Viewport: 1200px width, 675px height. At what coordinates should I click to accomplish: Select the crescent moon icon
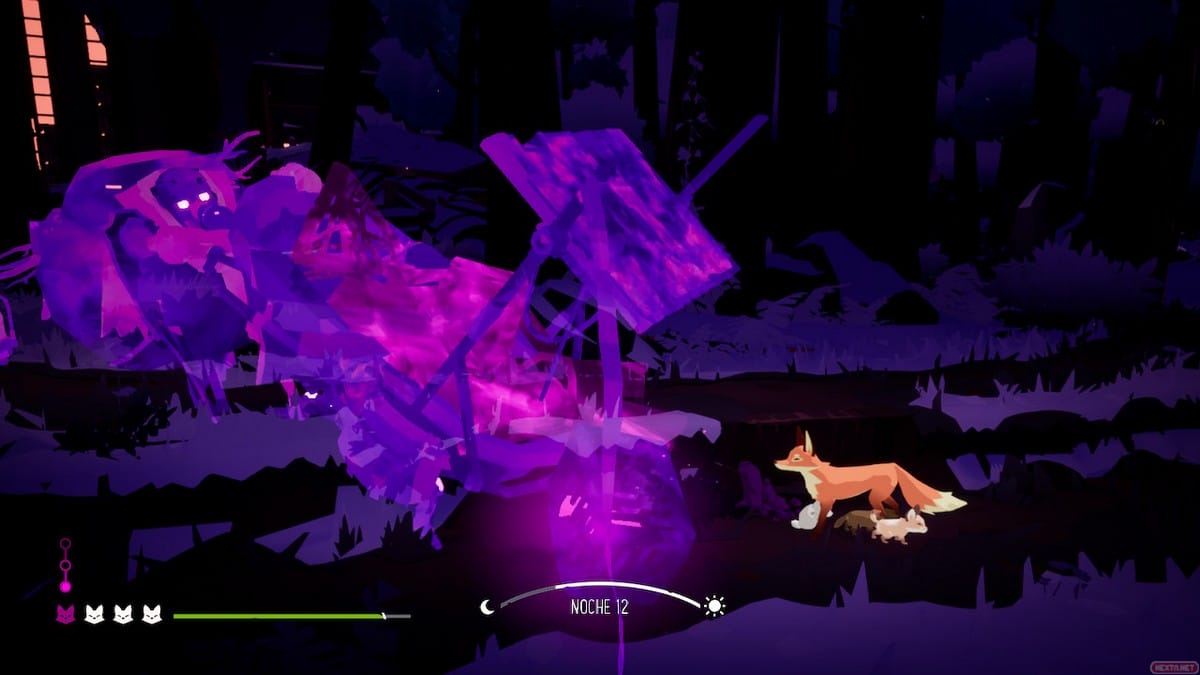pos(487,607)
